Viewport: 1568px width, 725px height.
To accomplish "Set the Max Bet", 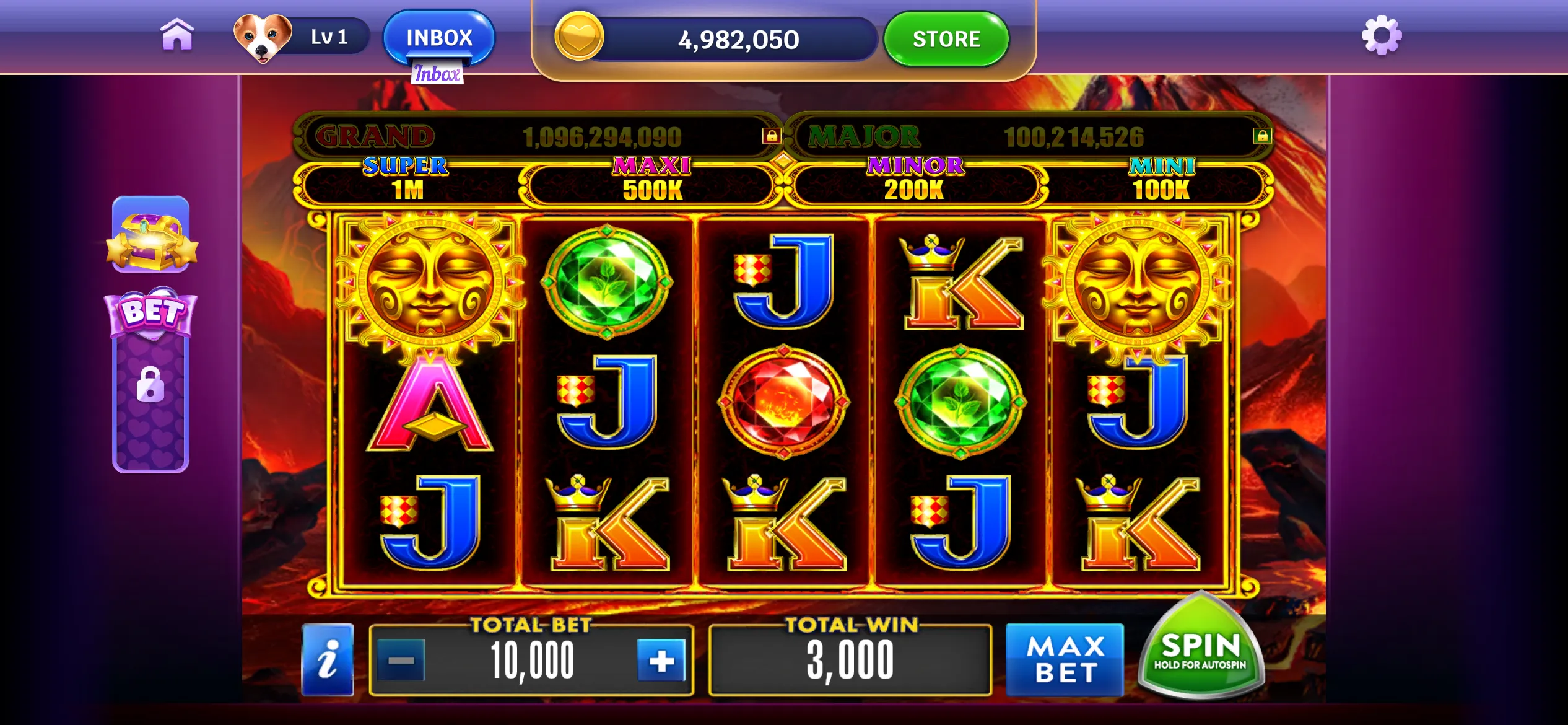I will (1065, 660).
